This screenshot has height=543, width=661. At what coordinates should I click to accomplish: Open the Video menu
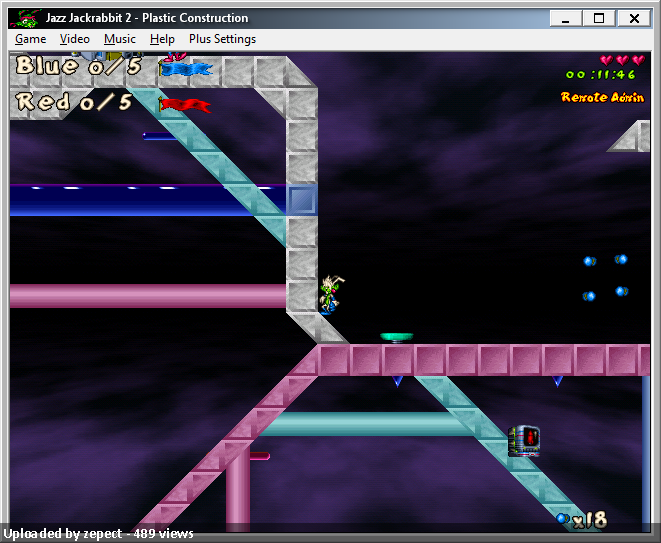(74, 39)
